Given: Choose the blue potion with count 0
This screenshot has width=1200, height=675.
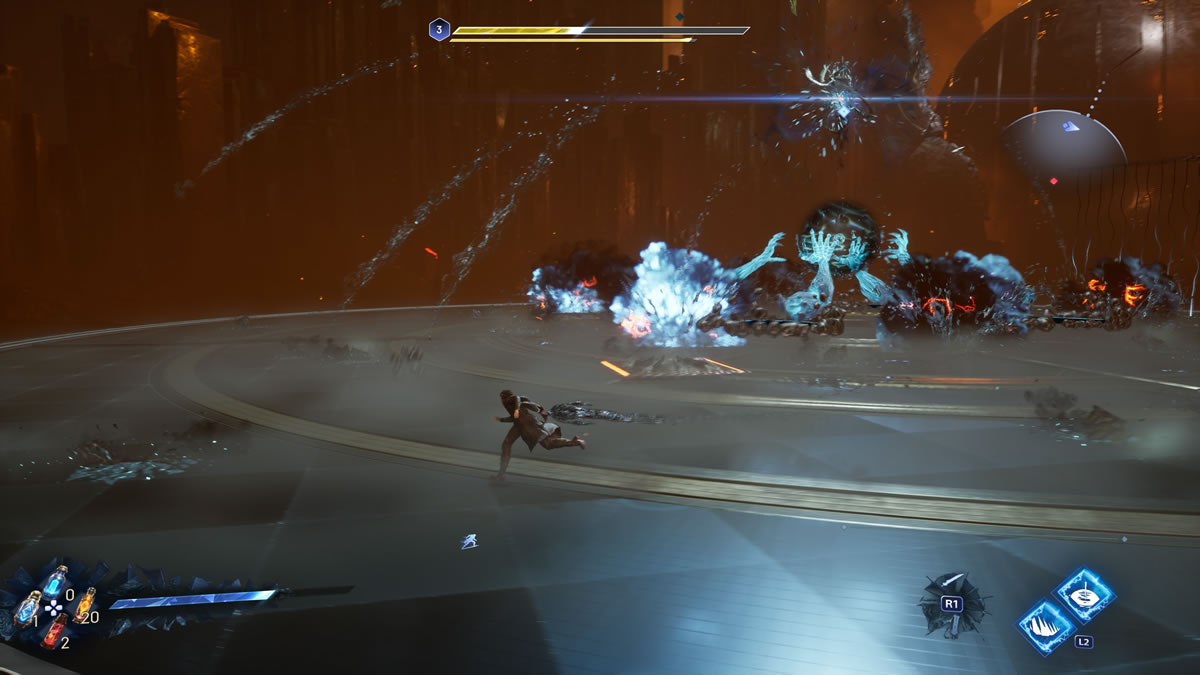Looking at the screenshot, I should [55, 580].
